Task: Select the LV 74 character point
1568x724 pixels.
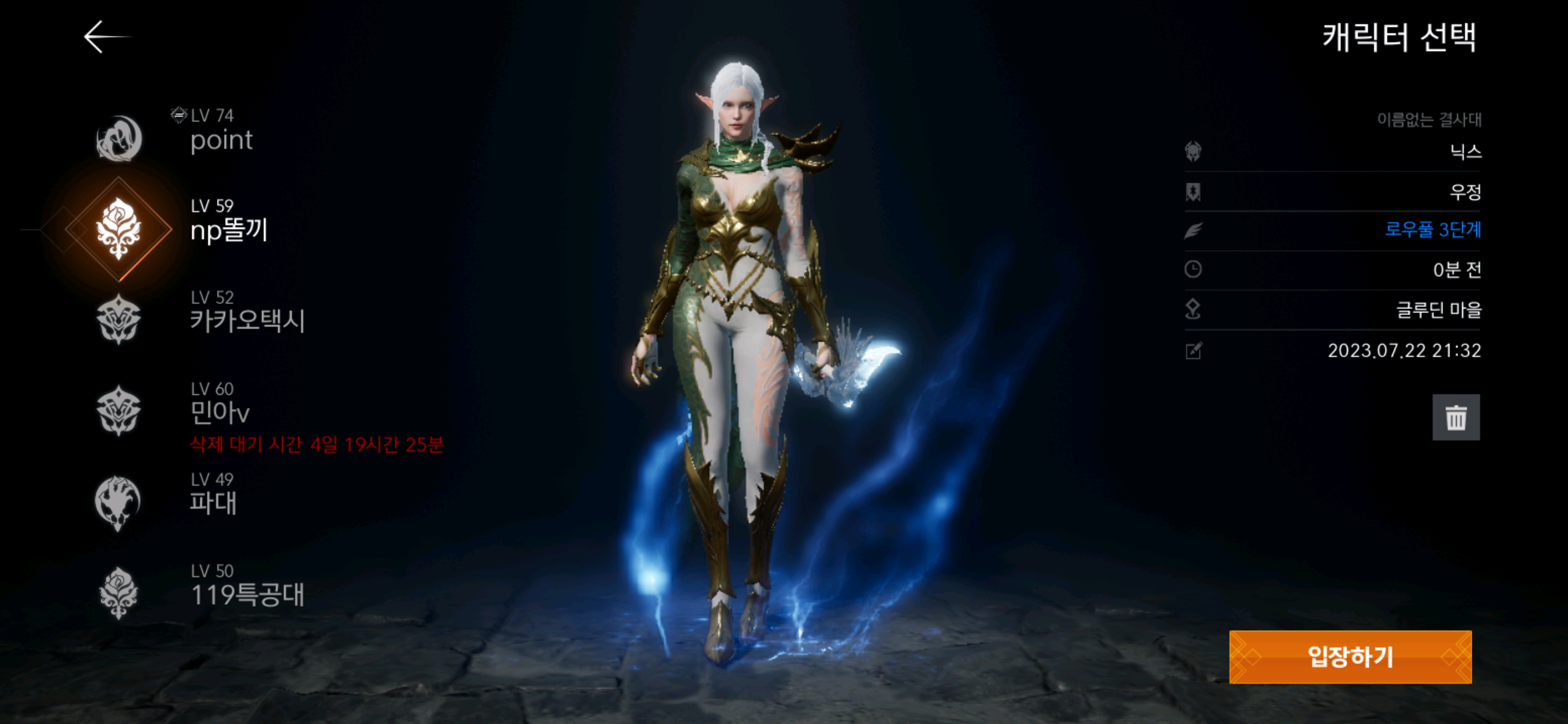Action: point(201,134)
